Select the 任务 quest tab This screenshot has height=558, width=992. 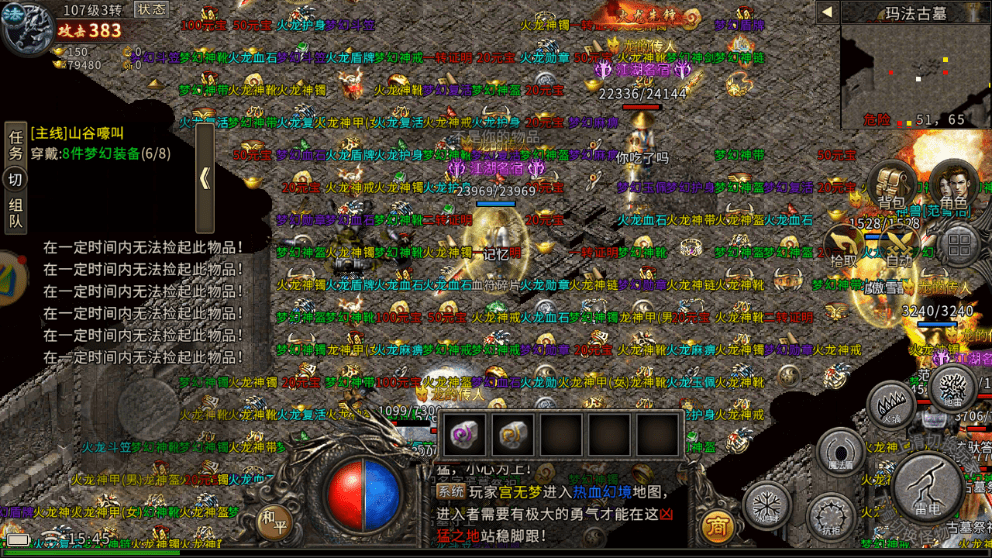15,145
